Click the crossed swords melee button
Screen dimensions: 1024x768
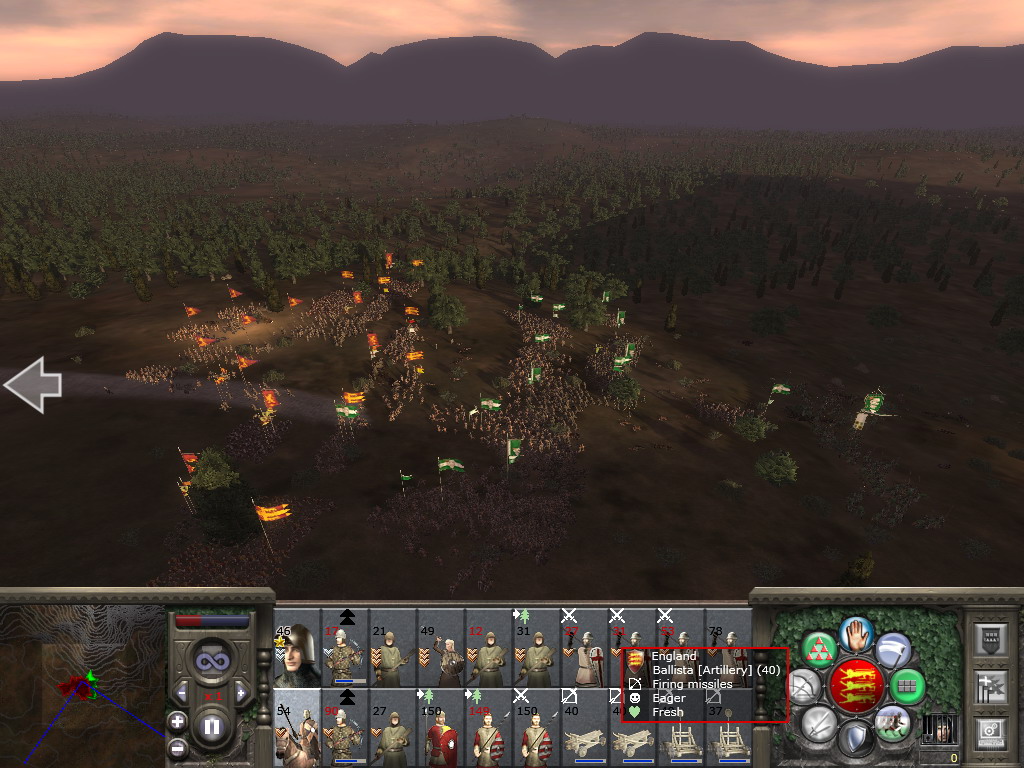(x=819, y=724)
